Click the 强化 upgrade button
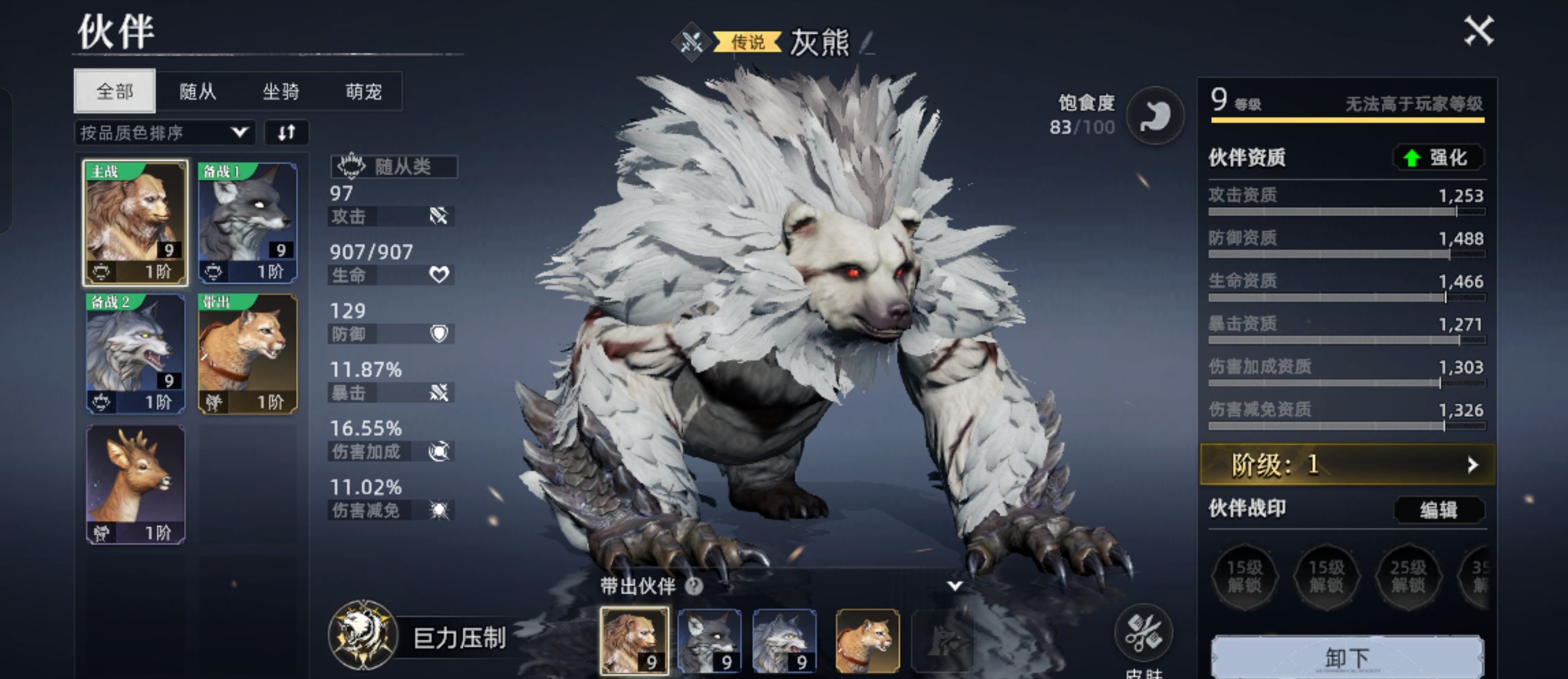 pos(1438,158)
